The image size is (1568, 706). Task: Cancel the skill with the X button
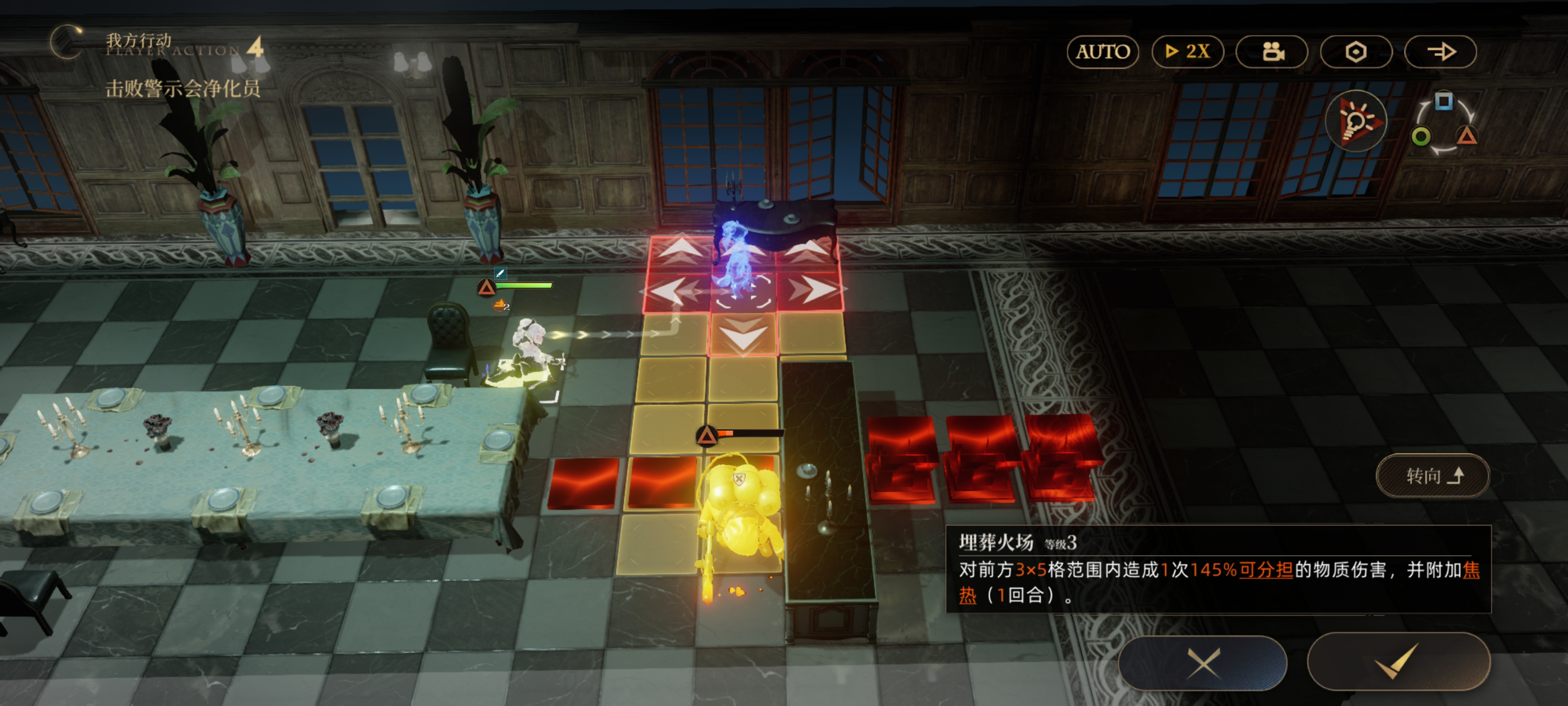click(1203, 663)
